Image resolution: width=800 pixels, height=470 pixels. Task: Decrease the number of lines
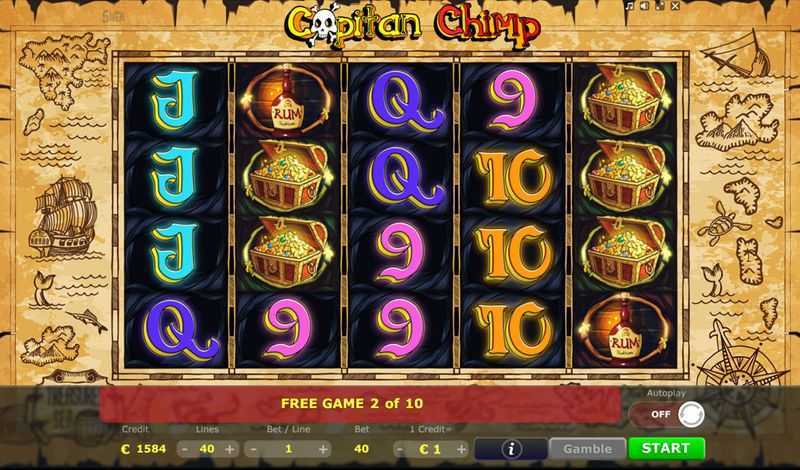(186, 449)
